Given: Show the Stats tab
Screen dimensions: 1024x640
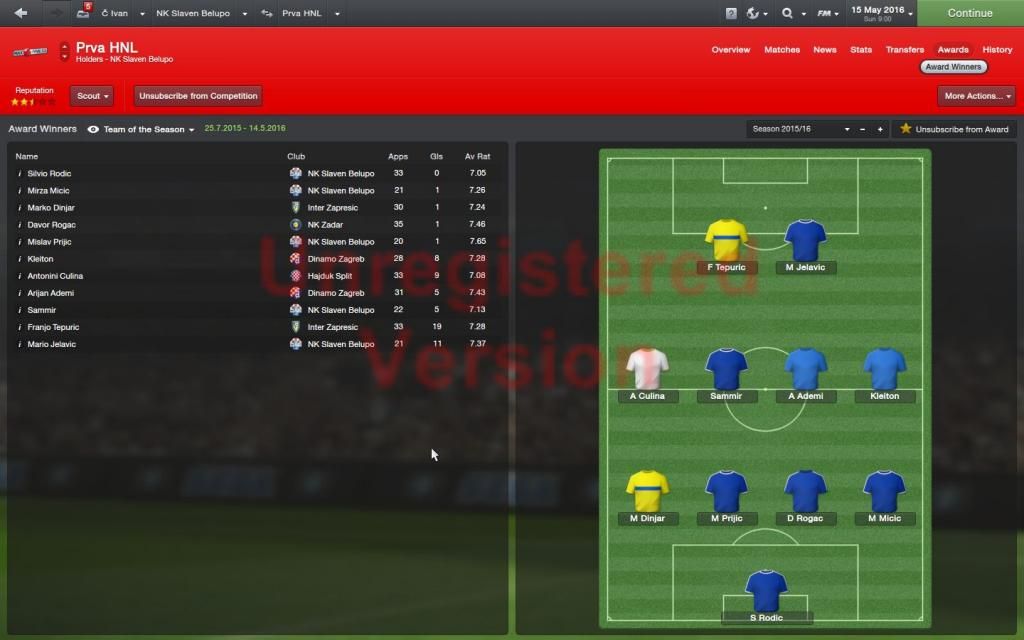Looking at the screenshot, I should (860, 50).
